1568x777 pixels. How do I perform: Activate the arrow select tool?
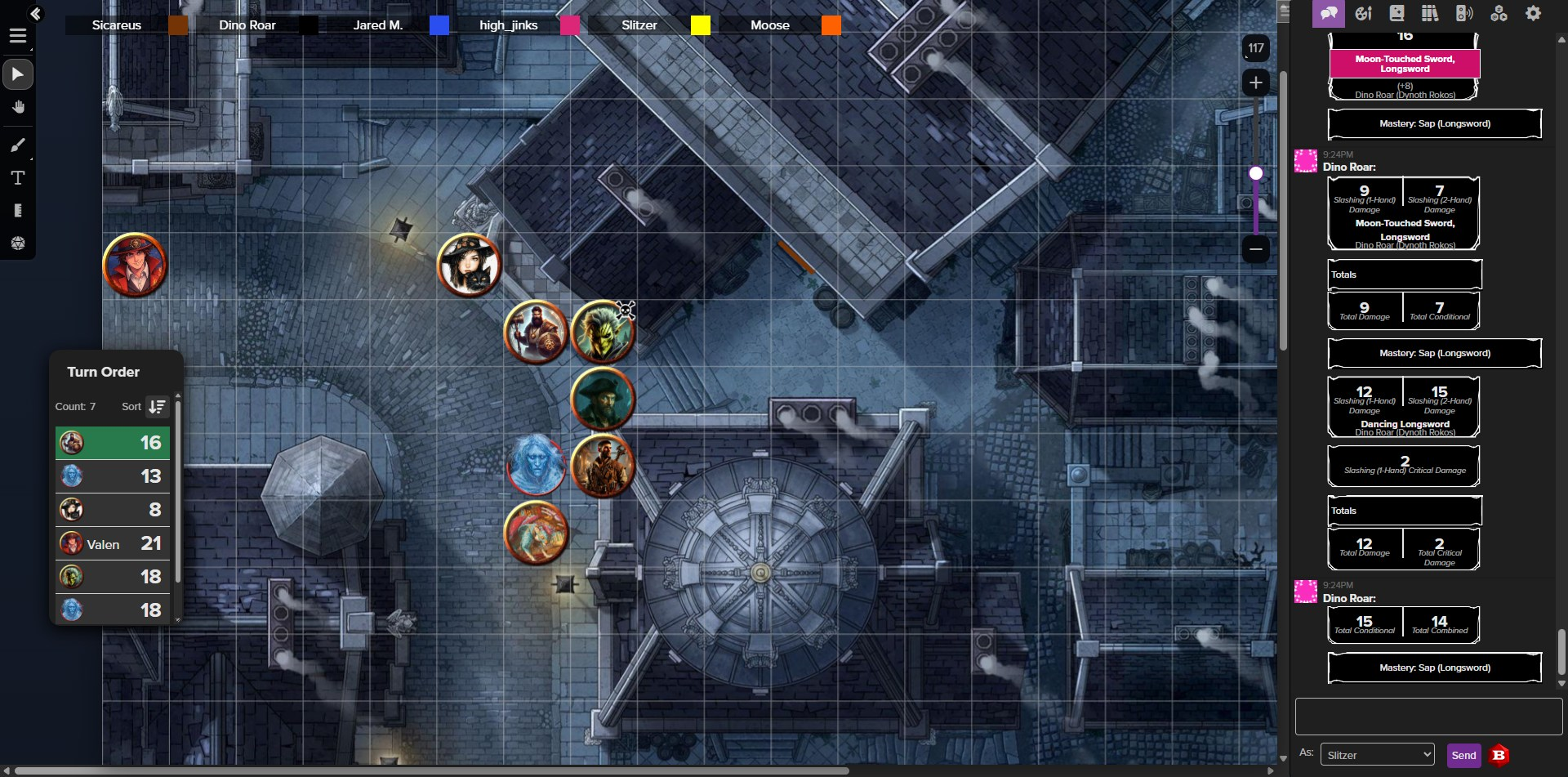tap(18, 74)
